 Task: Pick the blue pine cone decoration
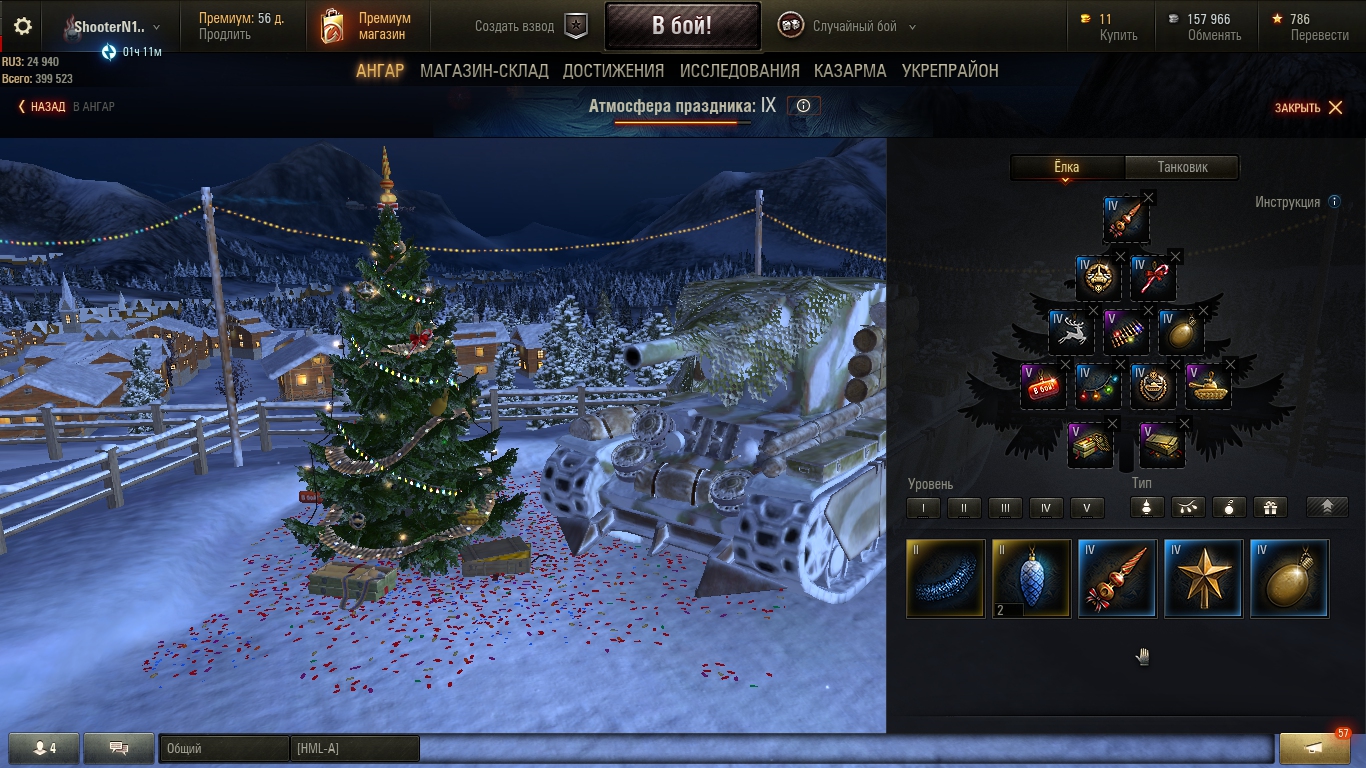tap(1031, 578)
